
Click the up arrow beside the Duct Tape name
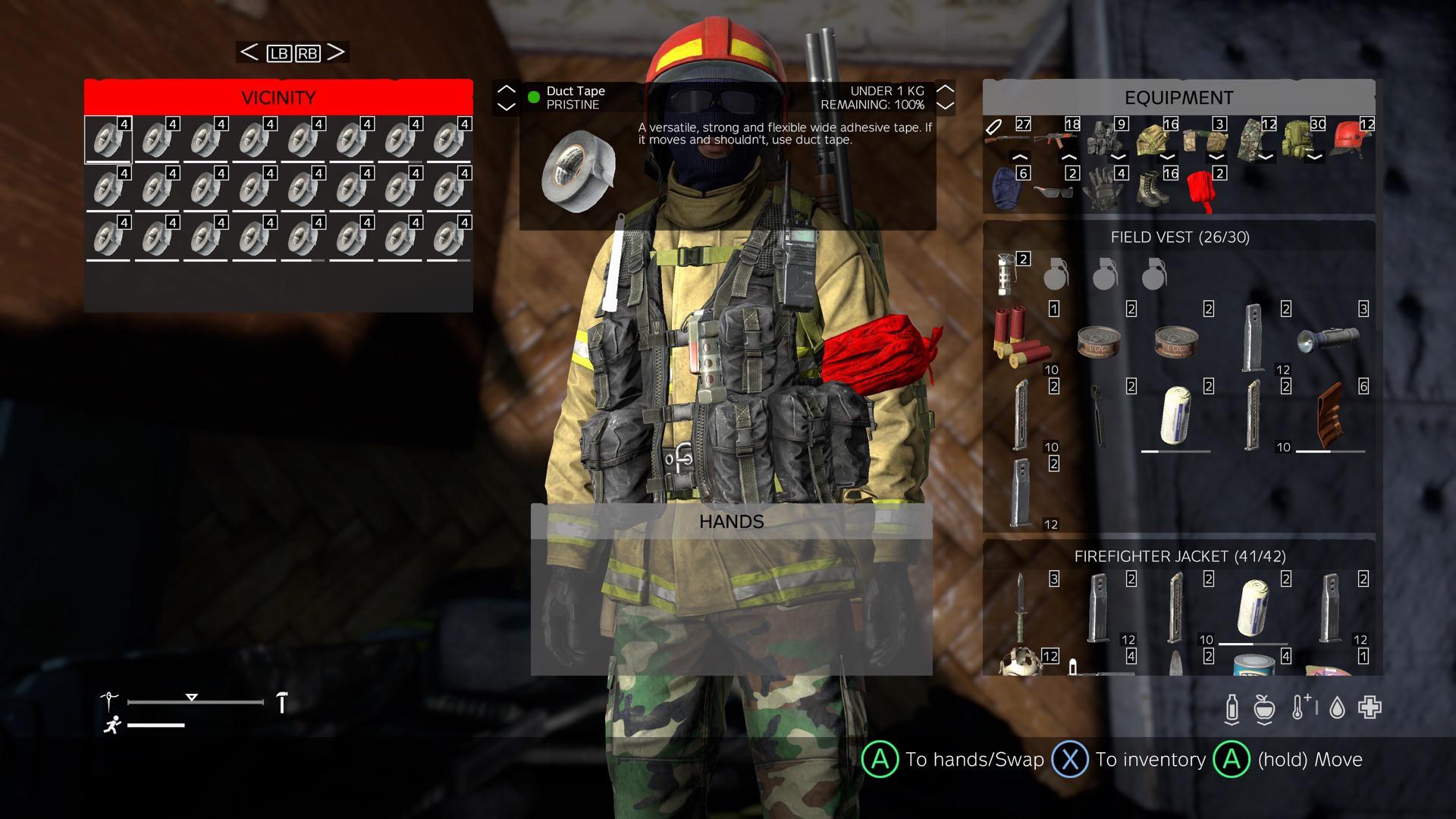pos(507,89)
